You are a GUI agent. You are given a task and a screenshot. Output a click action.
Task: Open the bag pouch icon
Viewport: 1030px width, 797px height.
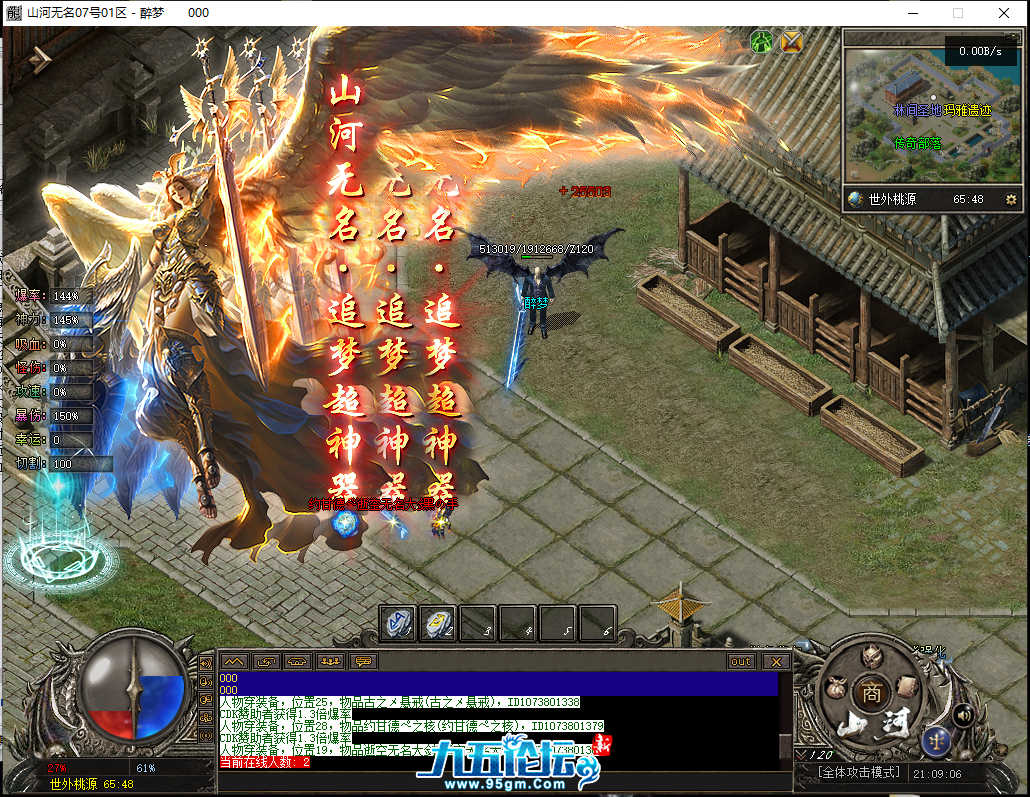click(834, 689)
